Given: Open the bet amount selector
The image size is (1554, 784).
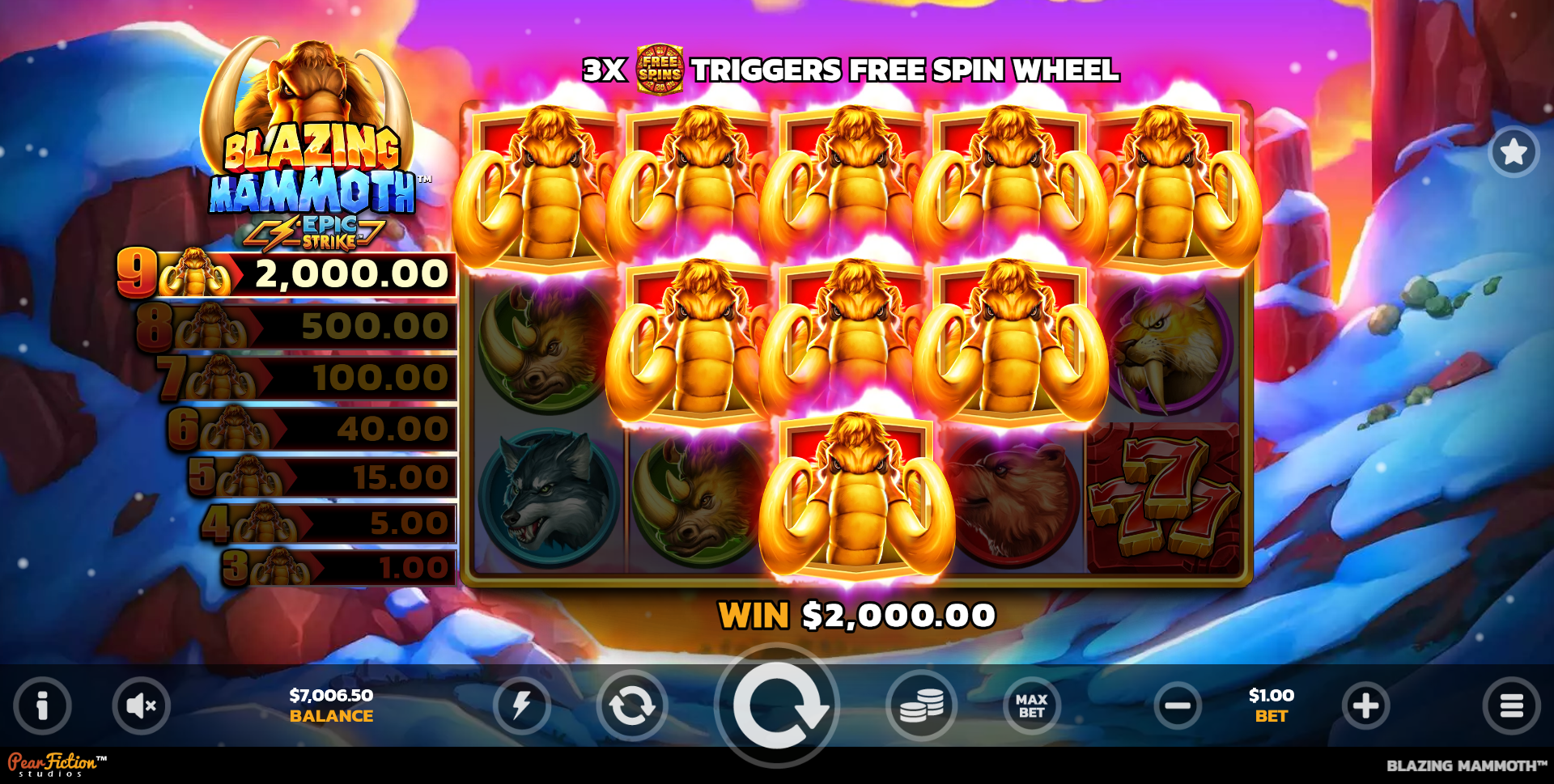Looking at the screenshot, I should [x=1270, y=705].
